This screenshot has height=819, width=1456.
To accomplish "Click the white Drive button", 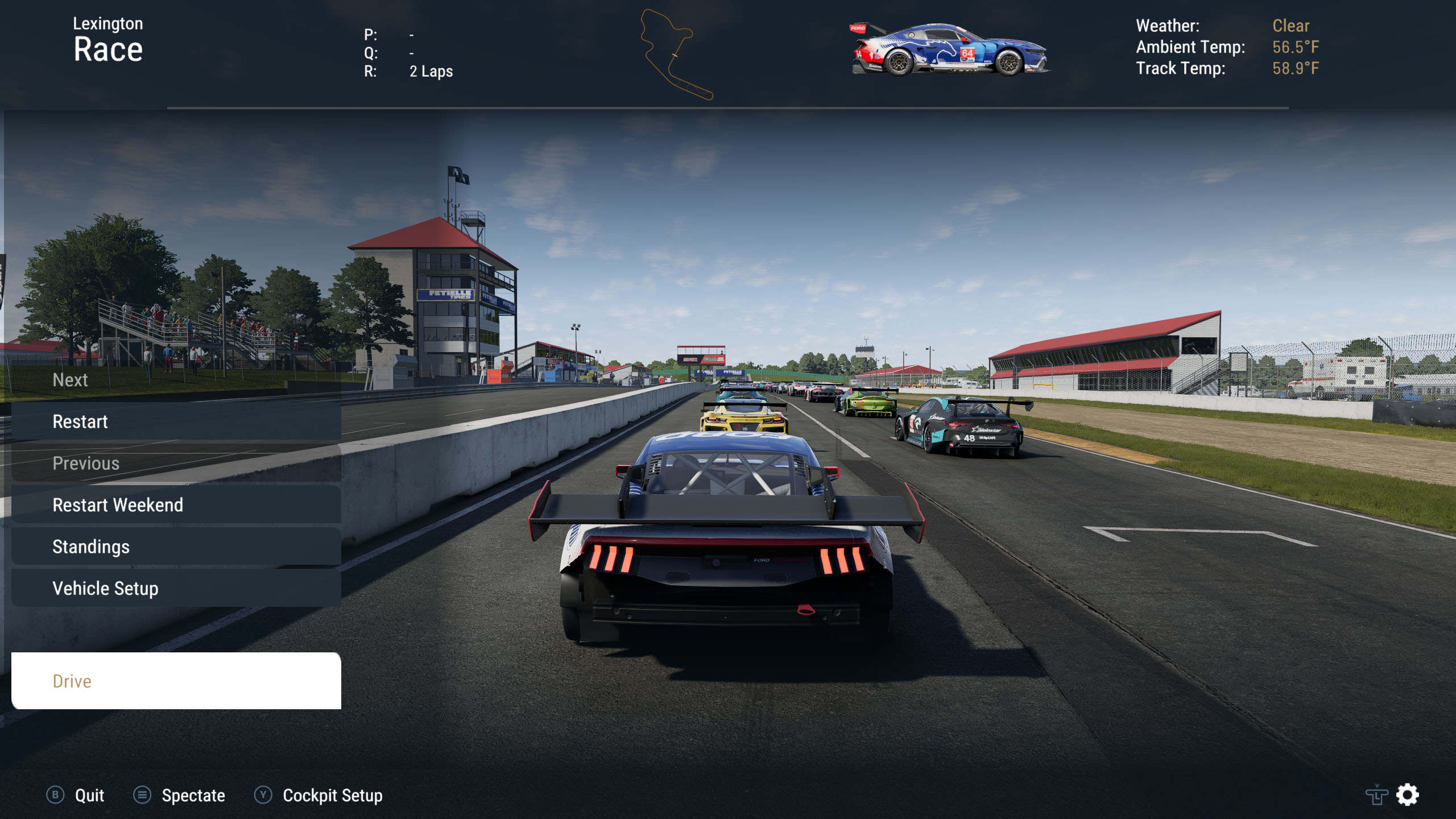I will point(176,681).
